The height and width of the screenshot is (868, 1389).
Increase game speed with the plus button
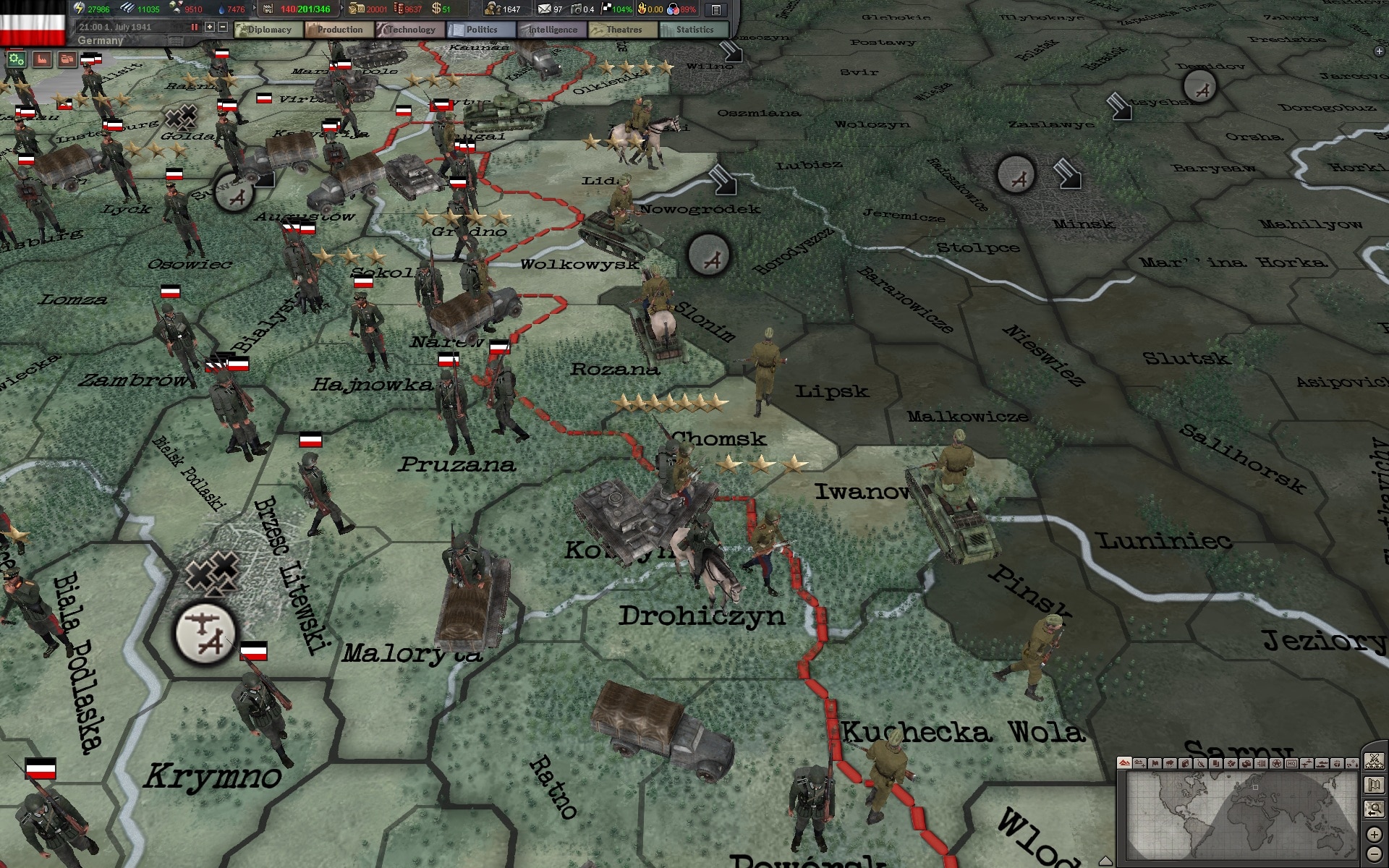coord(210,27)
